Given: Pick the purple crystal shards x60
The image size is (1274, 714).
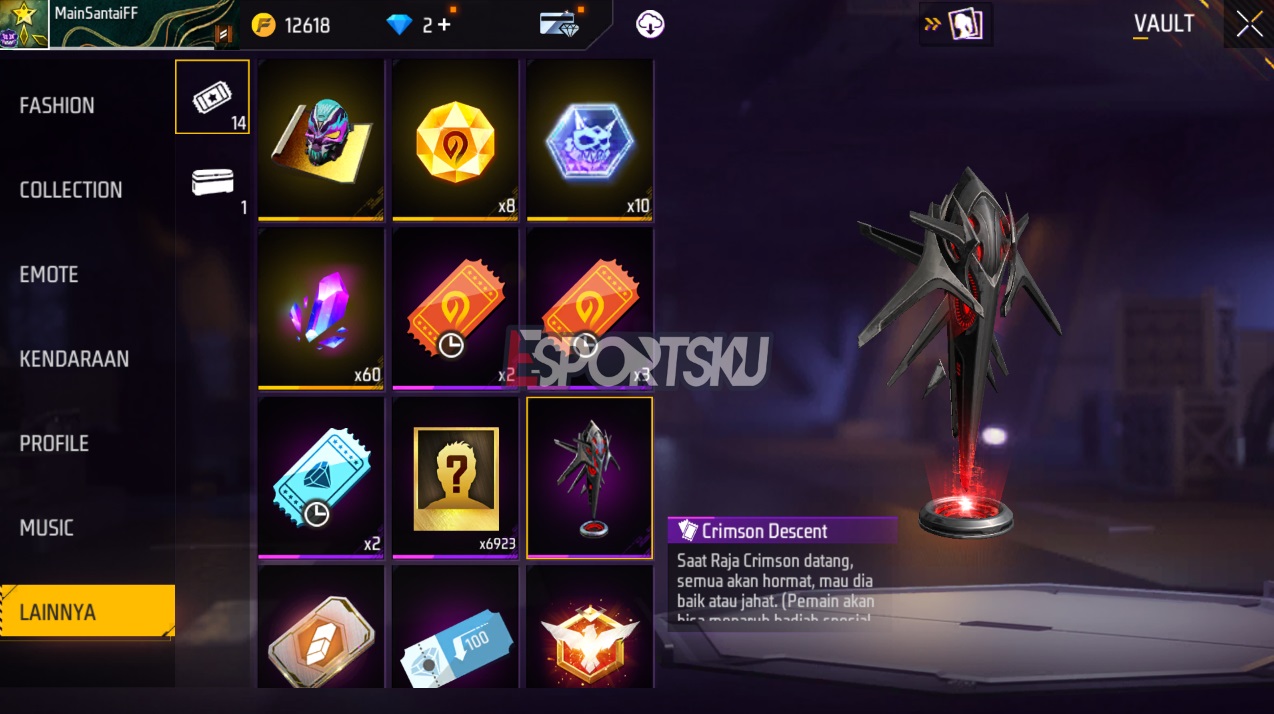Looking at the screenshot, I should click(321, 308).
